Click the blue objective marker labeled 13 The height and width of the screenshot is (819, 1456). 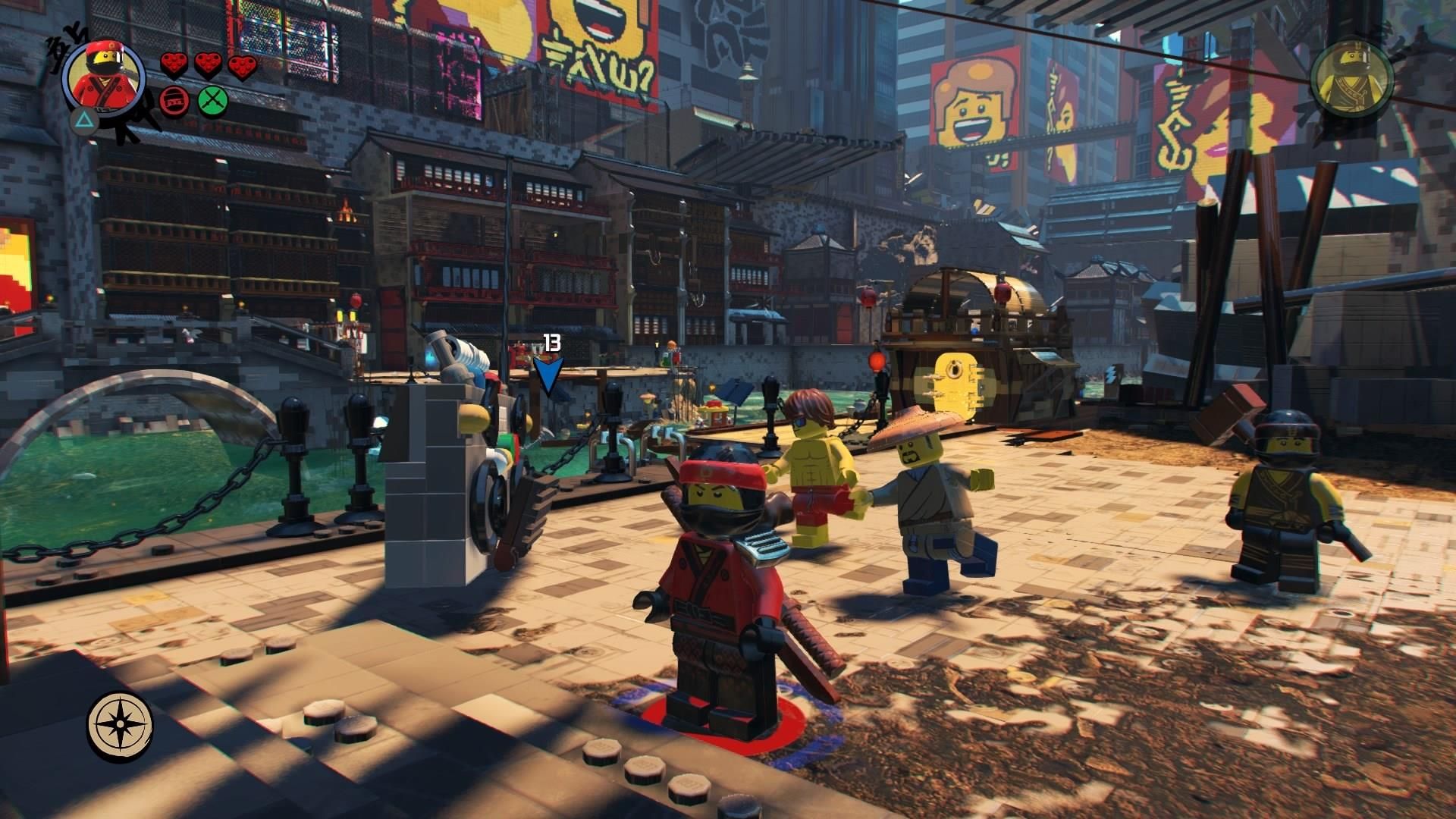point(549,374)
